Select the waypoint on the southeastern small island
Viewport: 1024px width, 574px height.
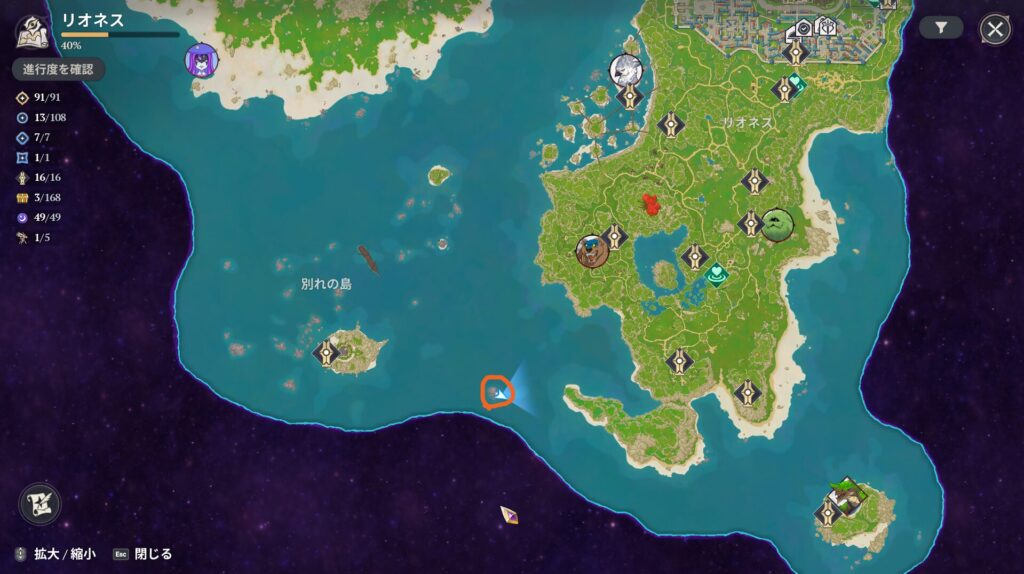(x=827, y=513)
